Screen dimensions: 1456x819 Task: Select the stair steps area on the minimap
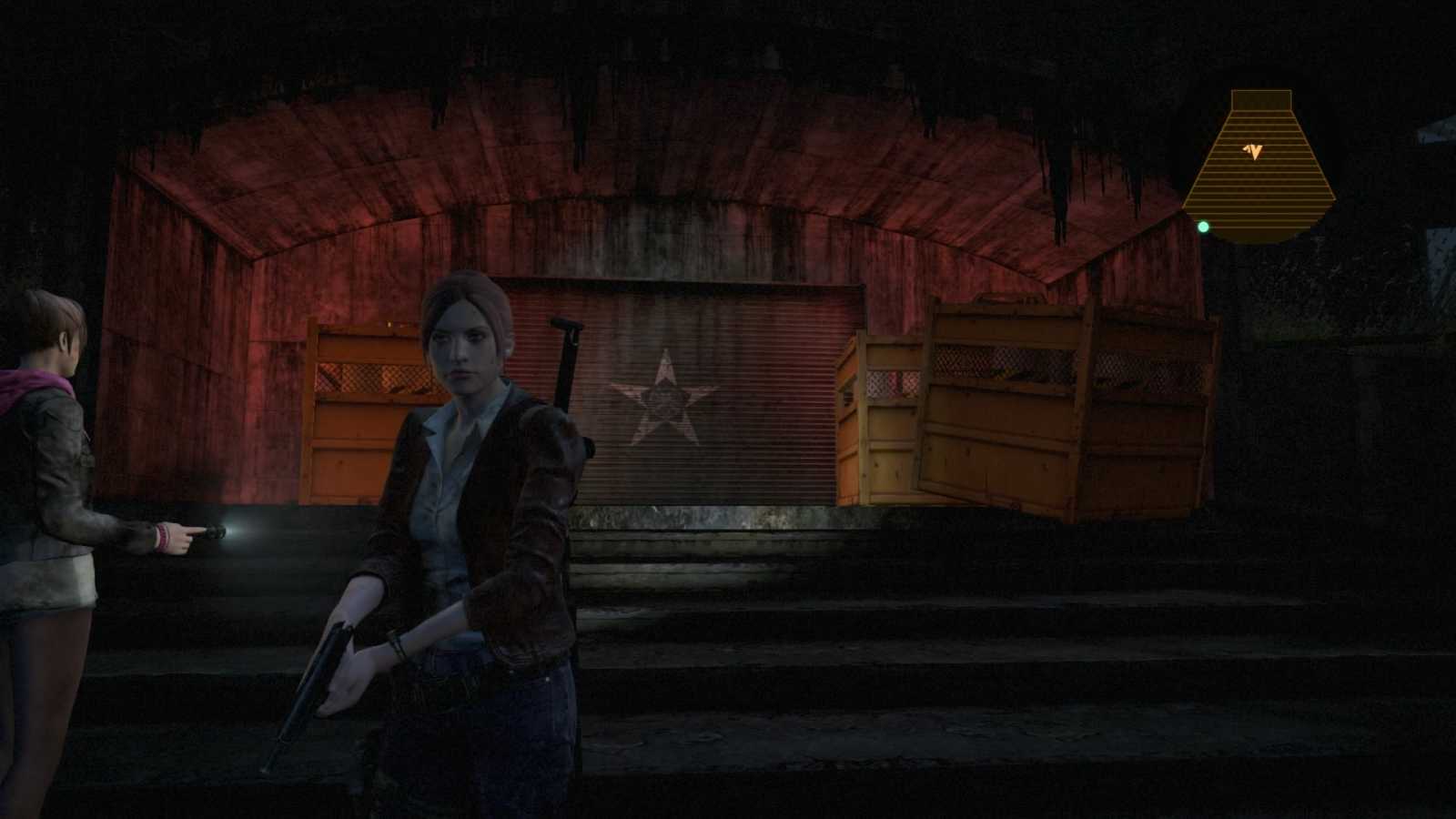[x=1260, y=191]
